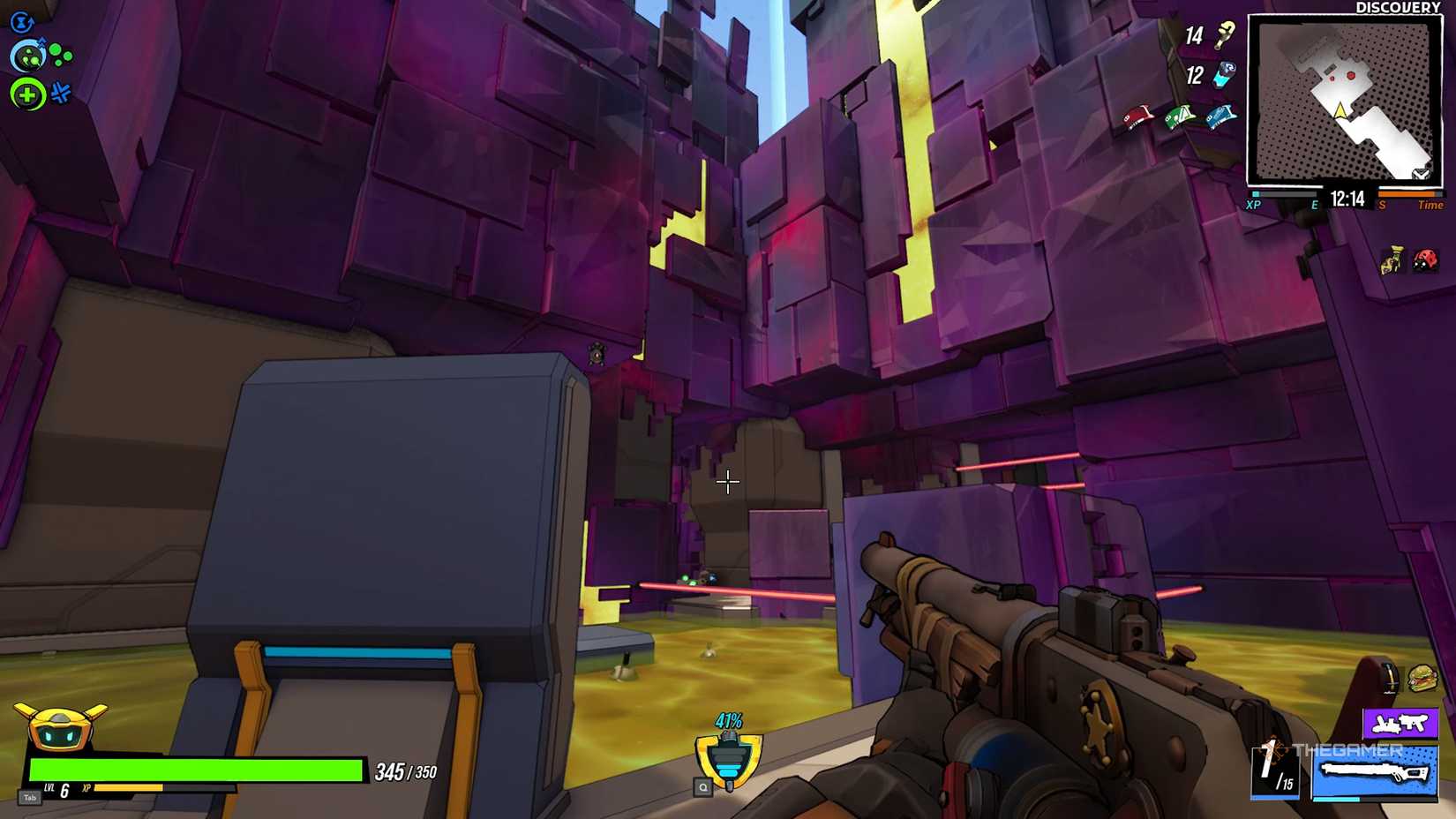Click the burger consumable icon

pyautogui.click(x=1422, y=679)
